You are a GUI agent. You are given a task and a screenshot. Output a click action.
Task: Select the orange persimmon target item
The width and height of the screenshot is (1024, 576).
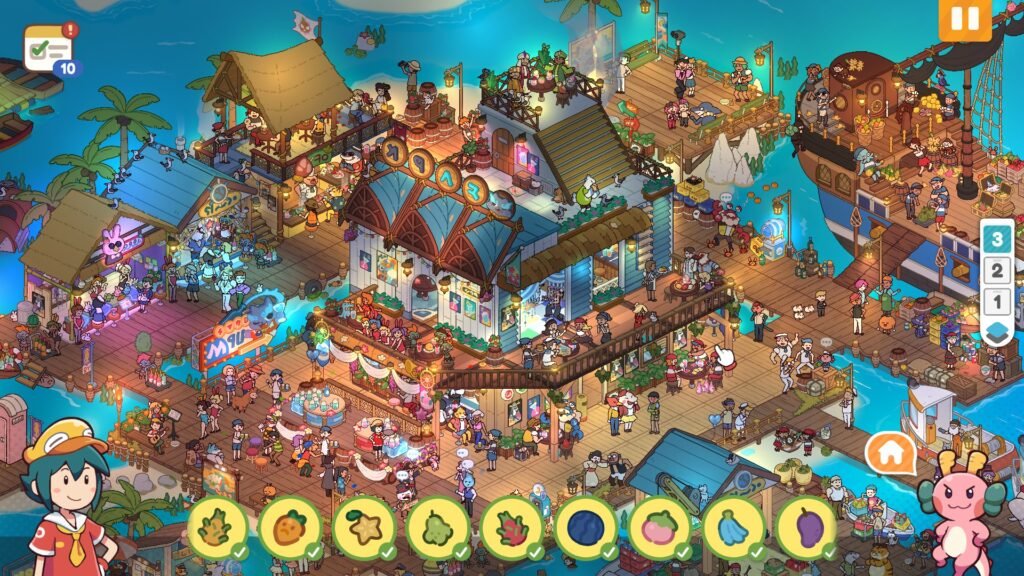[290, 527]
